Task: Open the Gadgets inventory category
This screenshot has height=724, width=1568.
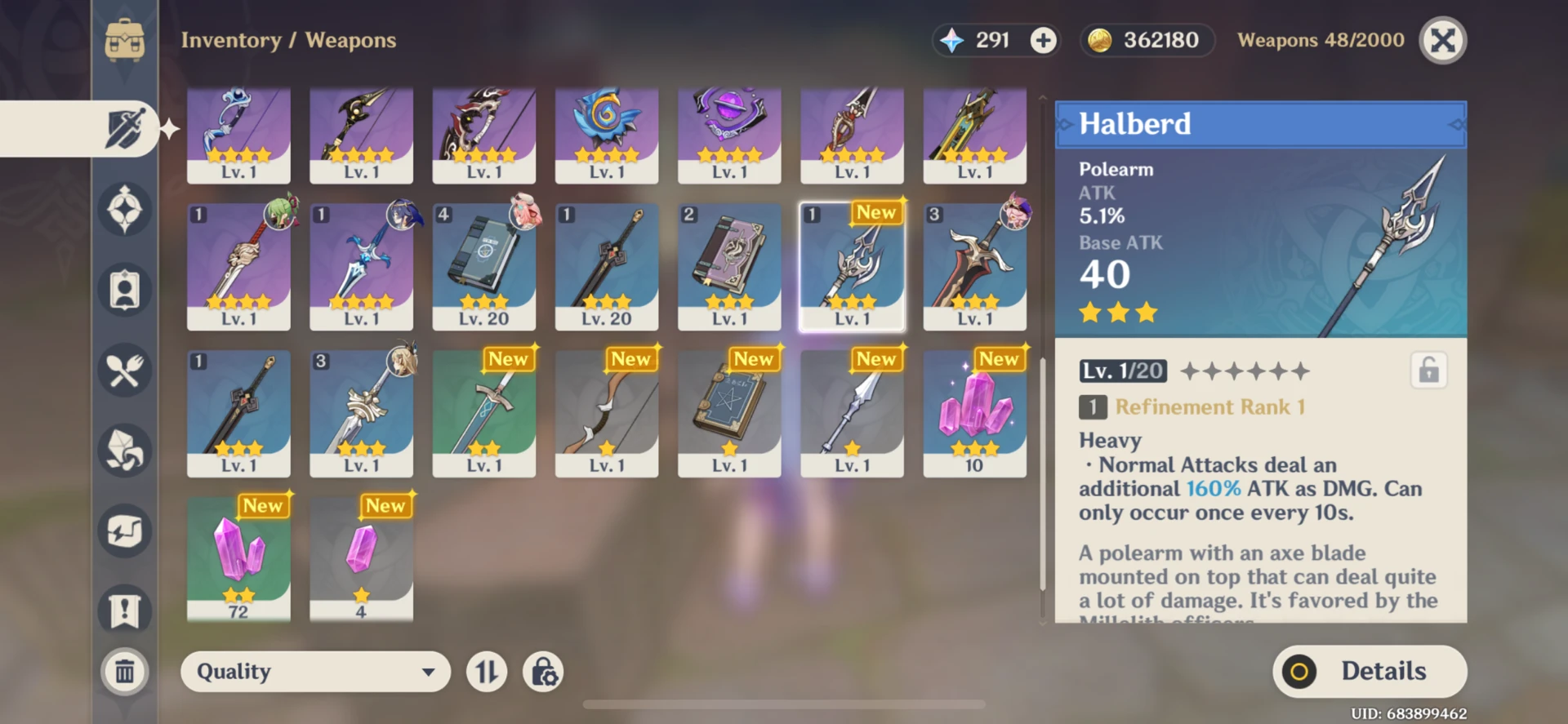Action: (124, 531)
